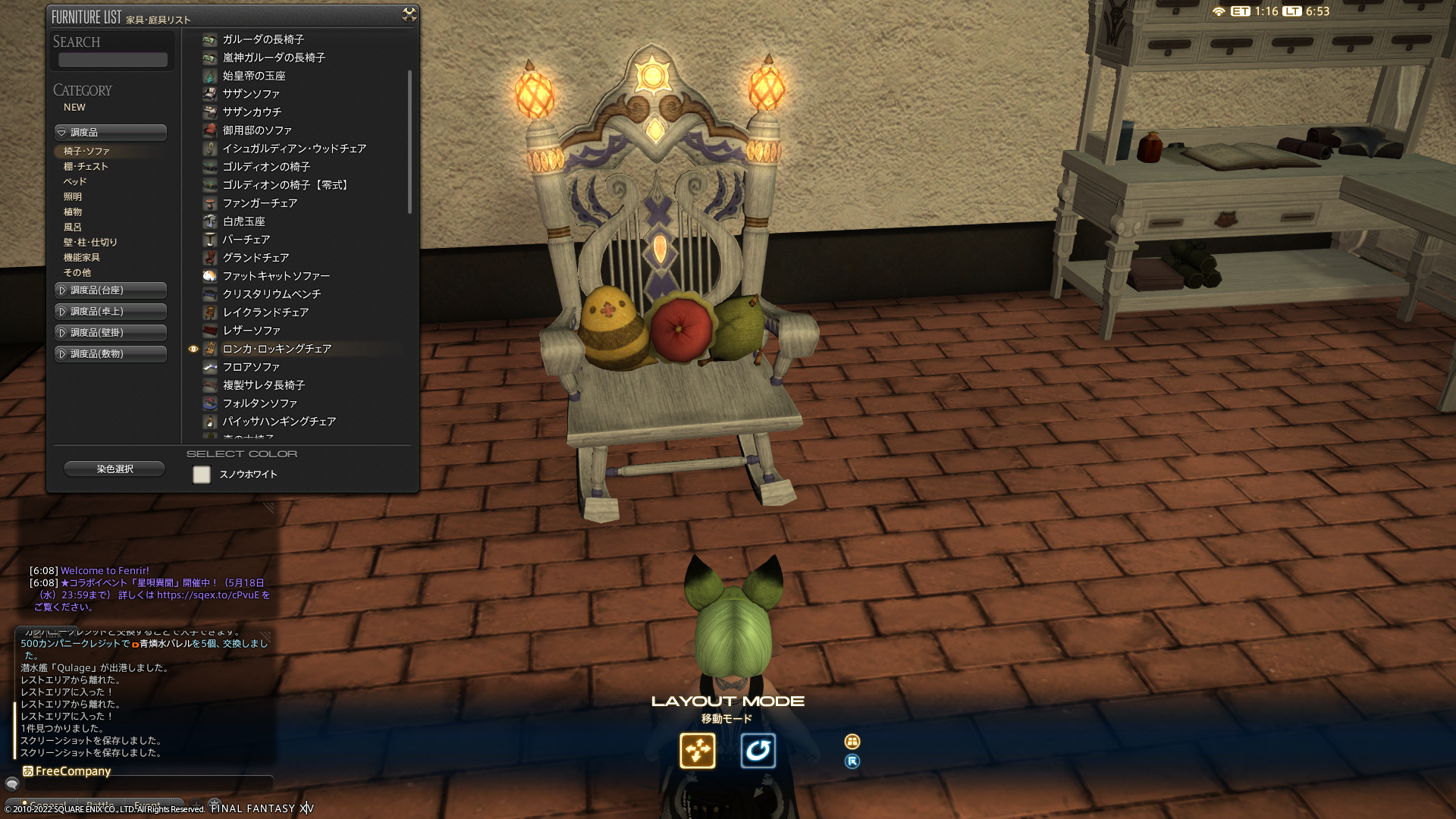
Task: Choose the ベッド subcategory
Action: [75, 182]
